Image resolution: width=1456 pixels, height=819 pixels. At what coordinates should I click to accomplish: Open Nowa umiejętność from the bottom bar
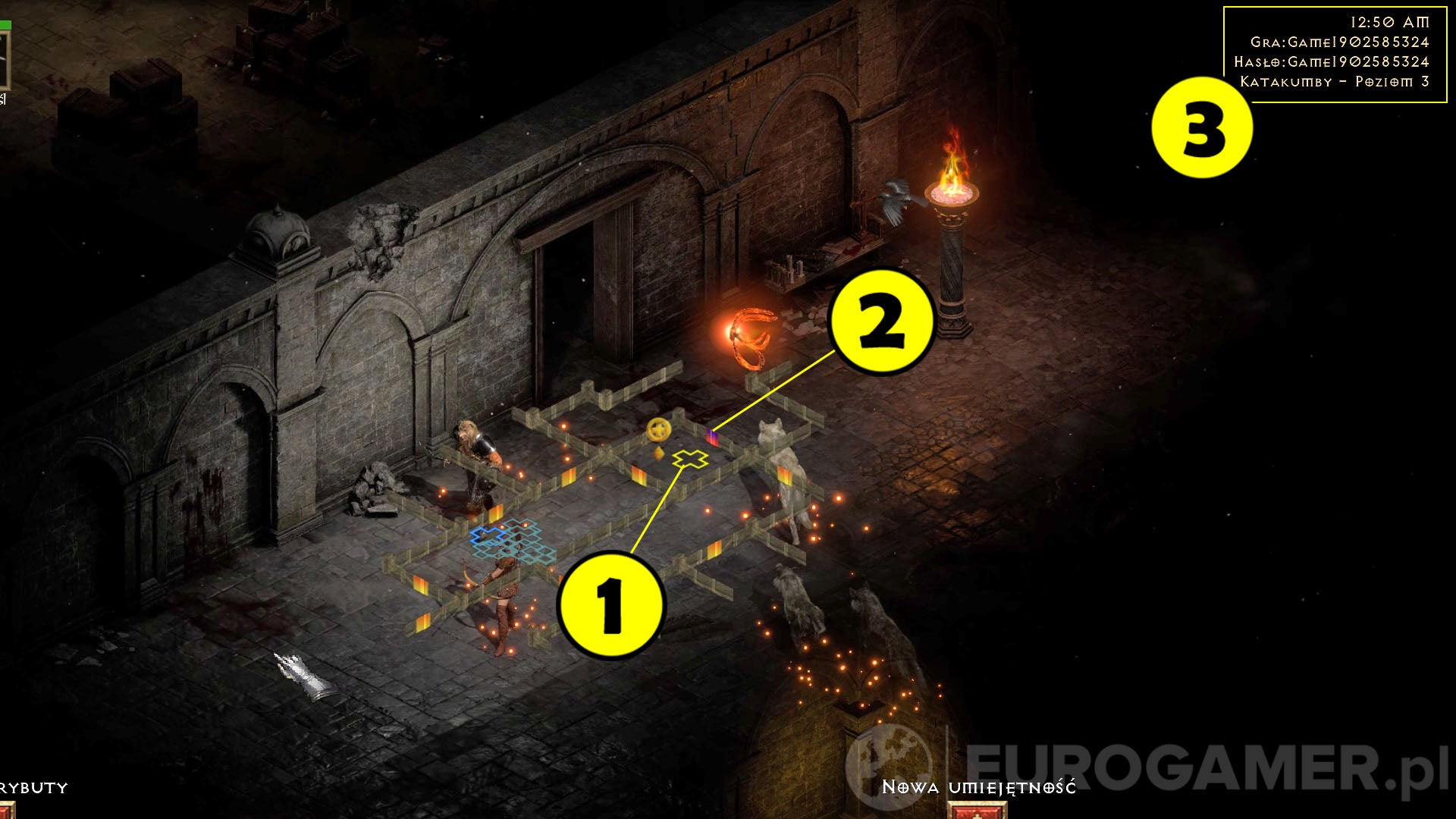[x=978, y=786]
